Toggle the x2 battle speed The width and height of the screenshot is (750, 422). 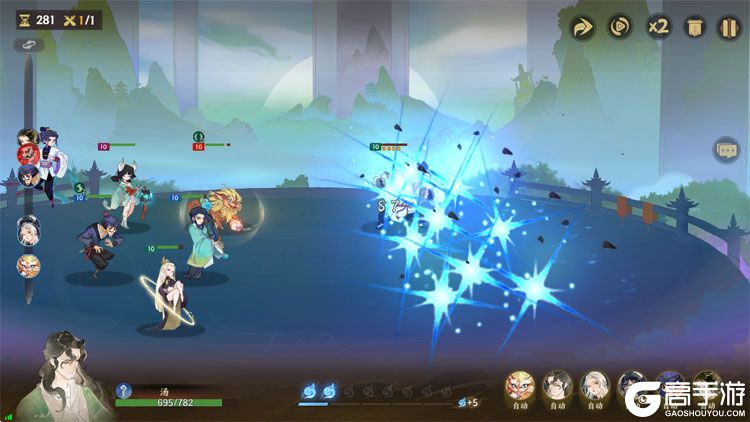pyautogui.click(x=657, y=28)
